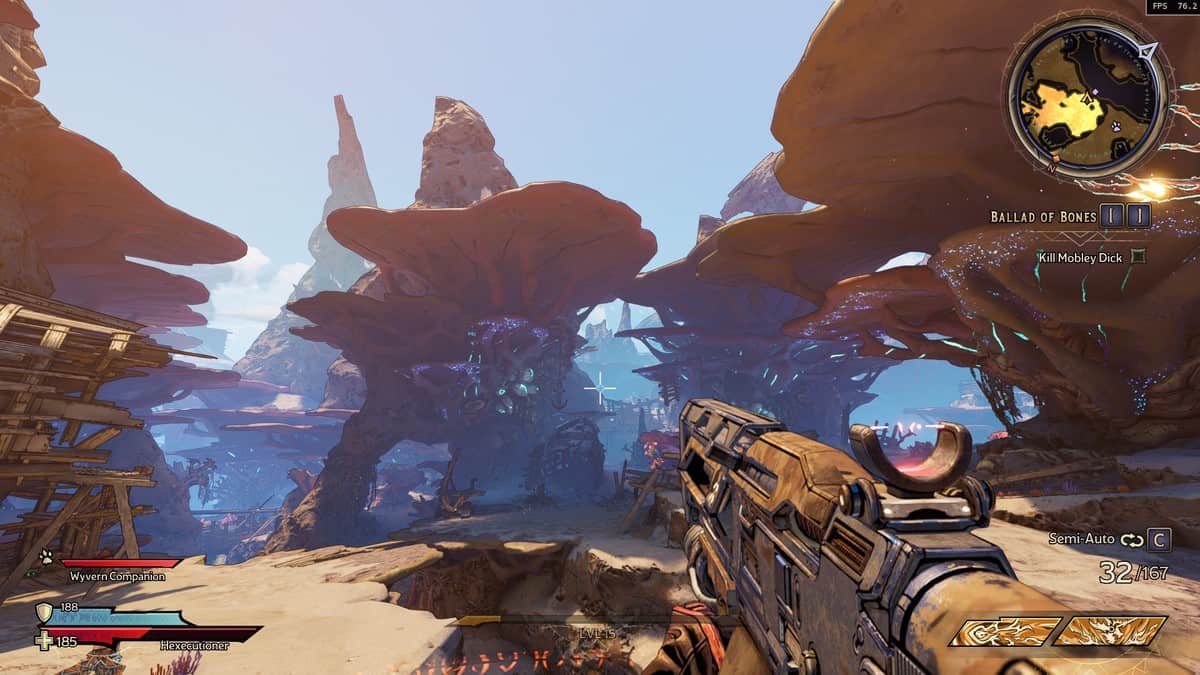Activate the right action skill icon
The image size is (1200, 675).
[1110, 631]
